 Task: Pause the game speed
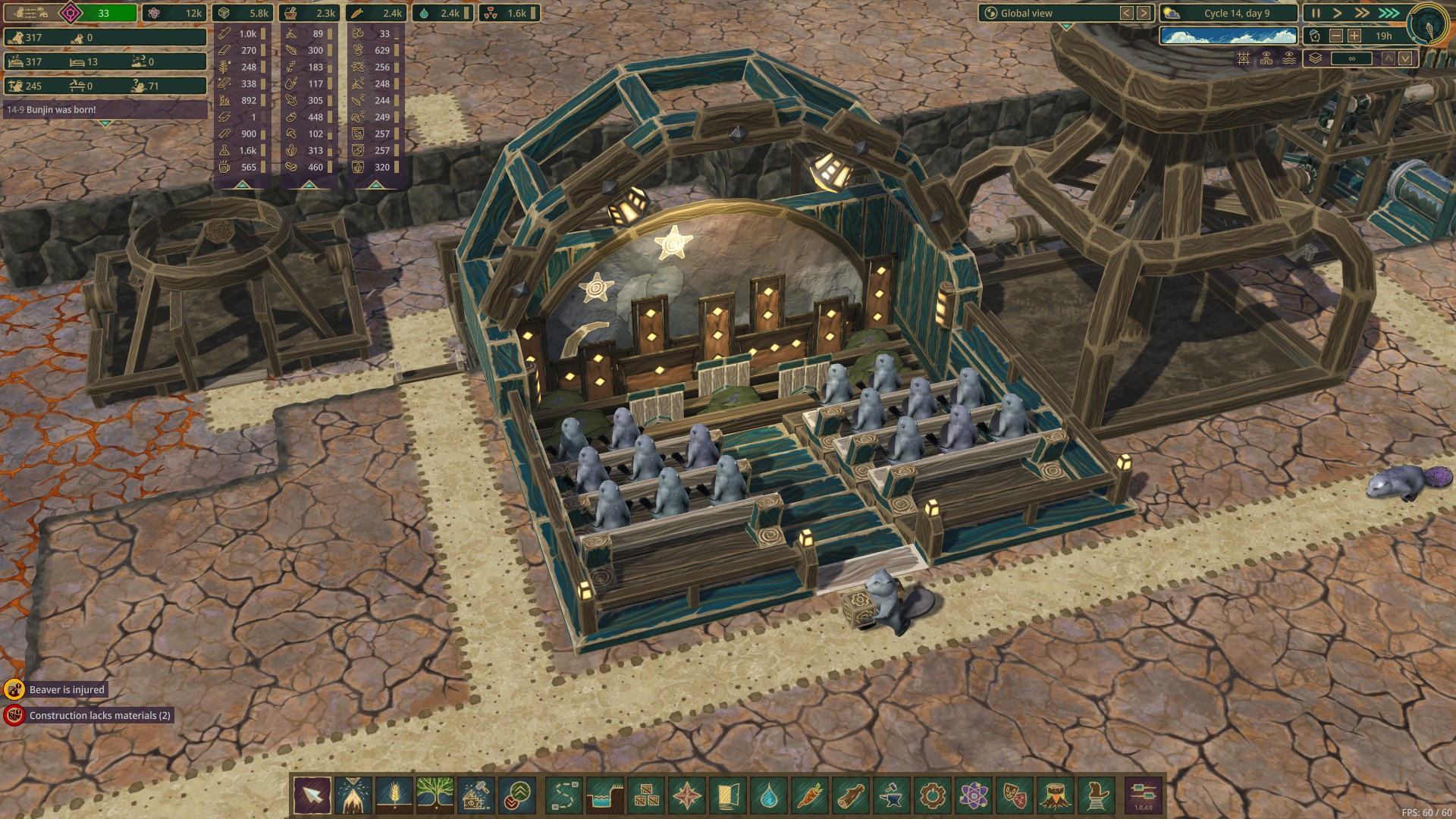[1316, 13]
